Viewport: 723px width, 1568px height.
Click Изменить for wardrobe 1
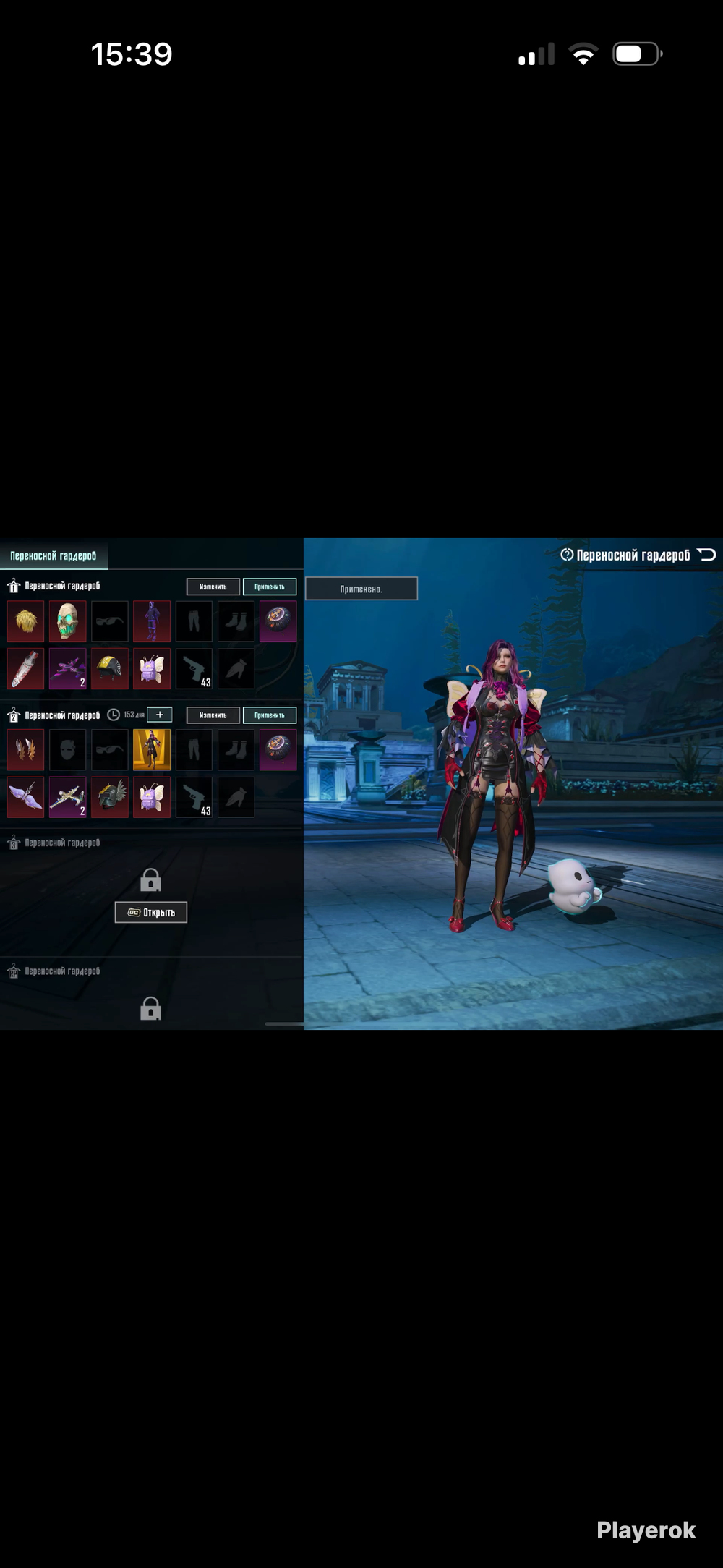[x=213, y=587]
